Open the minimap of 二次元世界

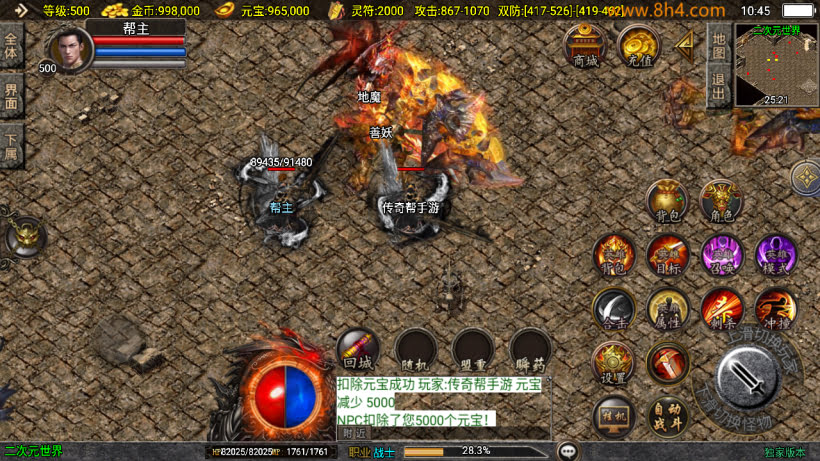pos(776,64)
